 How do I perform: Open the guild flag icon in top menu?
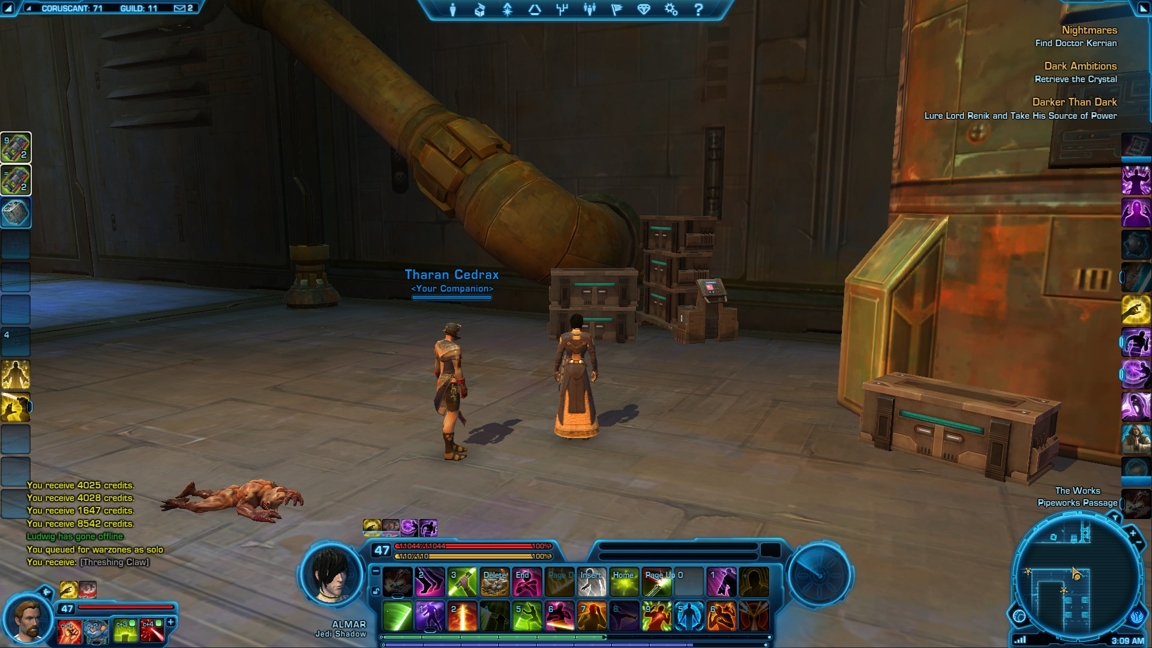pos(616,10)
